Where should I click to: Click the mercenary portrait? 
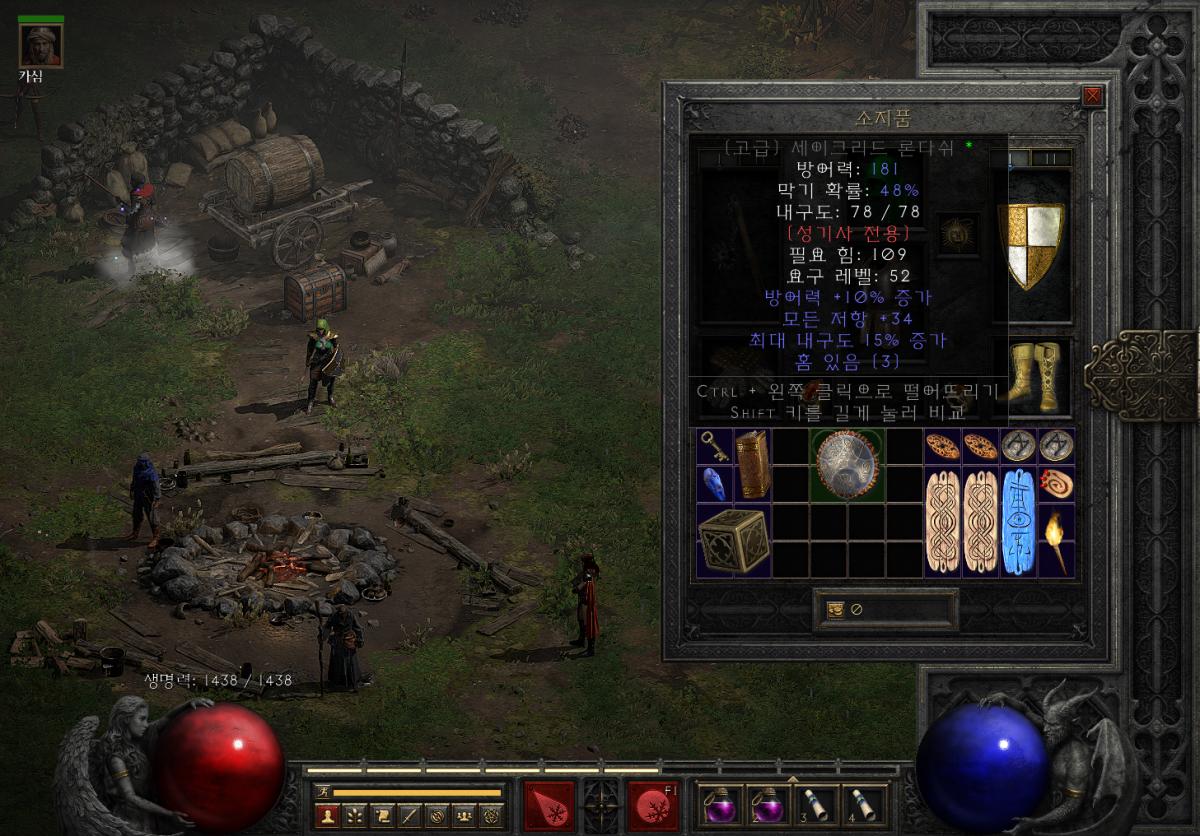(41, 45)
